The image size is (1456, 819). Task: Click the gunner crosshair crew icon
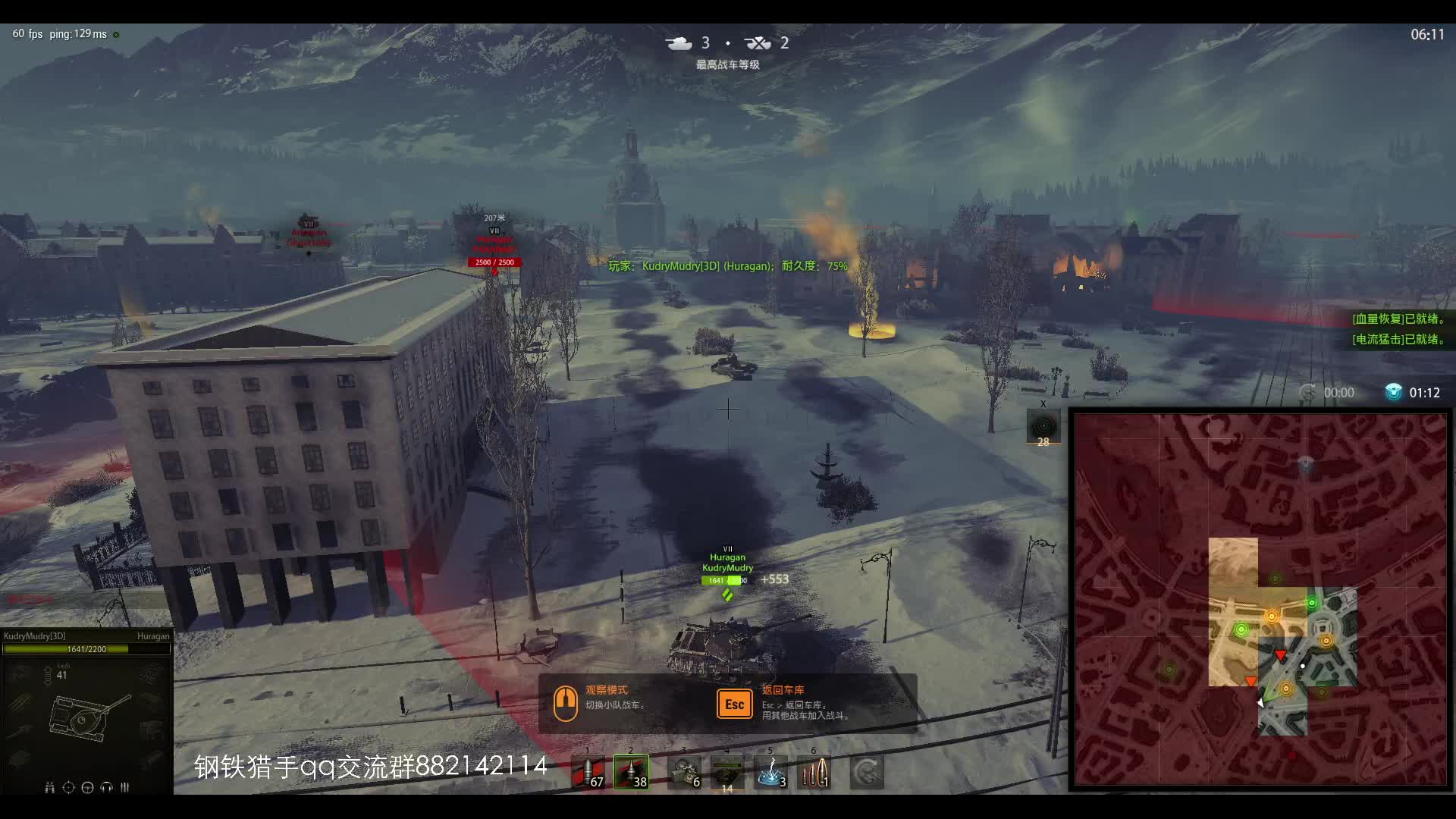(68, 788)
